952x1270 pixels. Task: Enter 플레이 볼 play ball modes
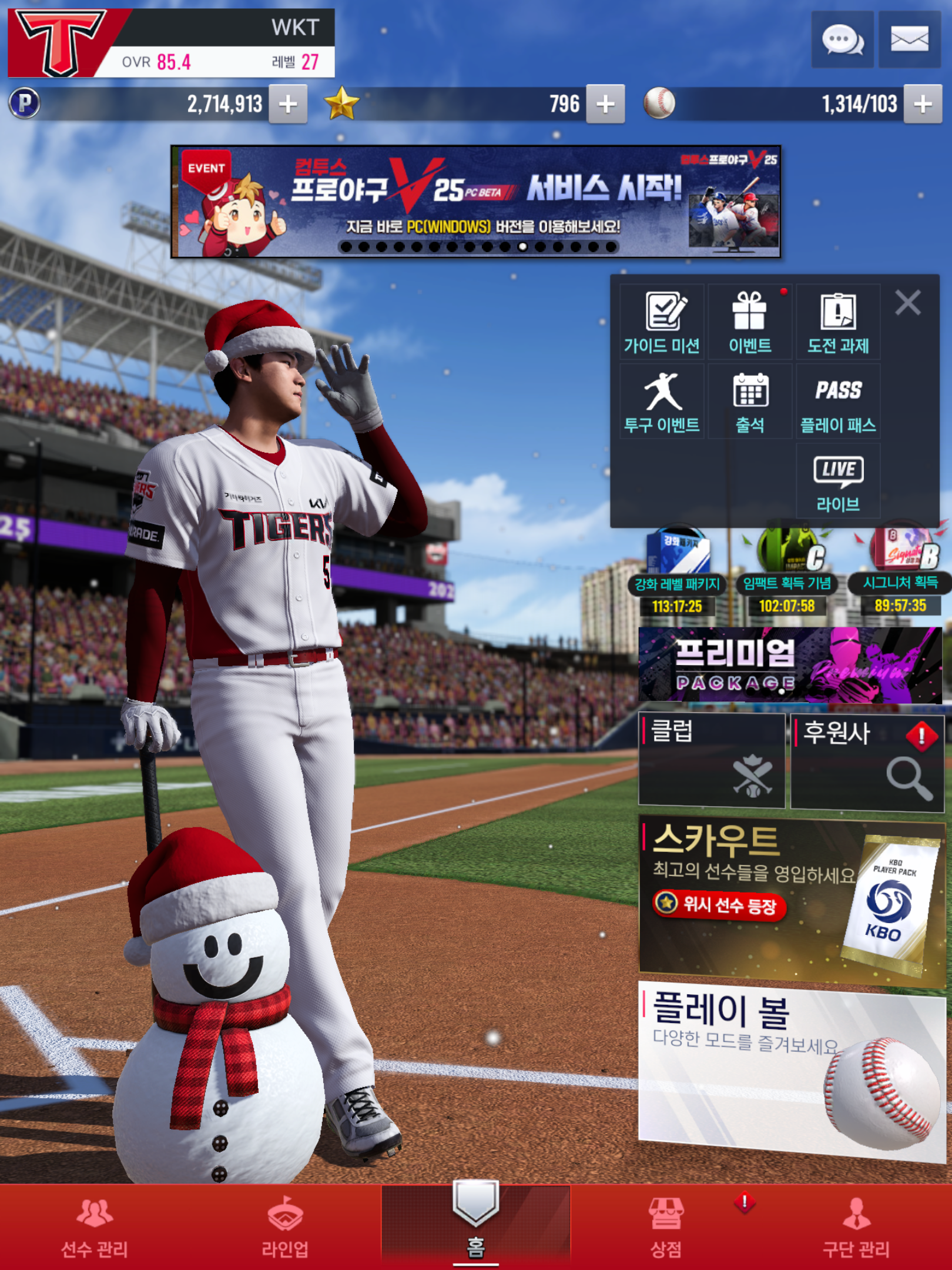791,1070
